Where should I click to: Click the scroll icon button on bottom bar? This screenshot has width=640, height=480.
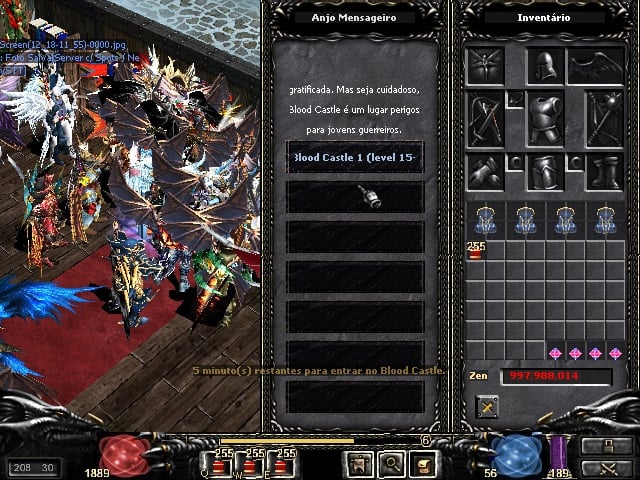click(x=423, y=463)
